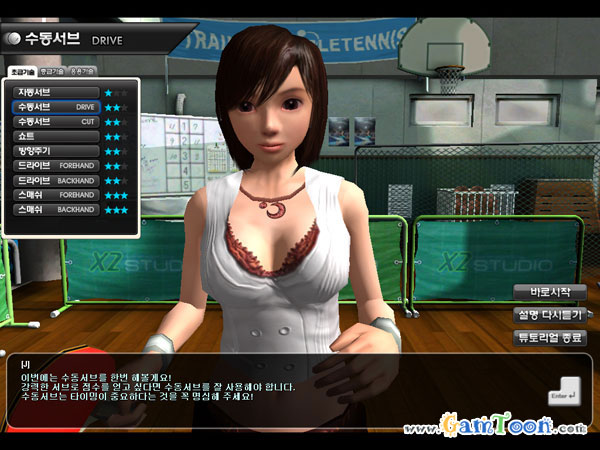600x450 pixels.
Task: Open the 수동서브 CUT lesson
Action: coord(55,121)
